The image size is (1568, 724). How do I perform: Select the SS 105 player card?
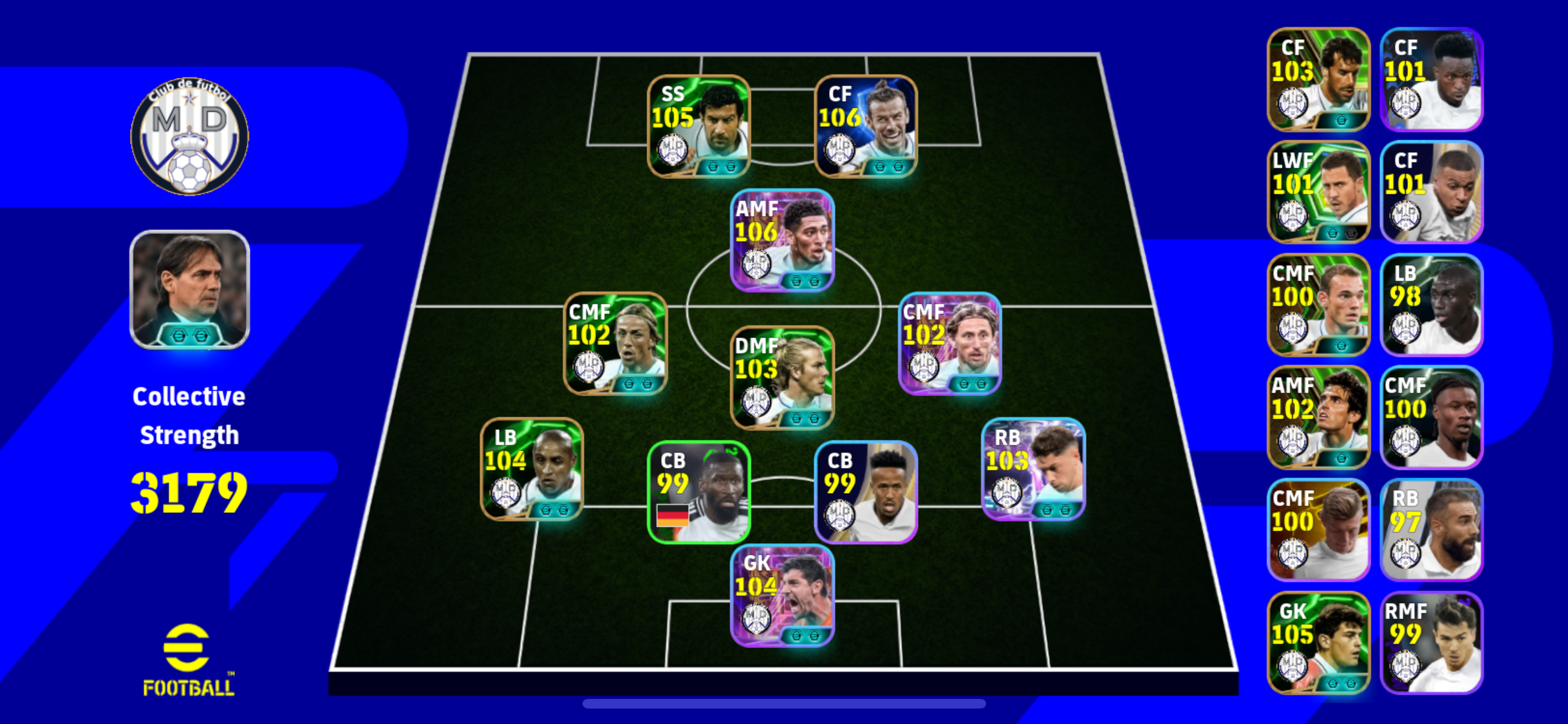click(x=698, y=127)
